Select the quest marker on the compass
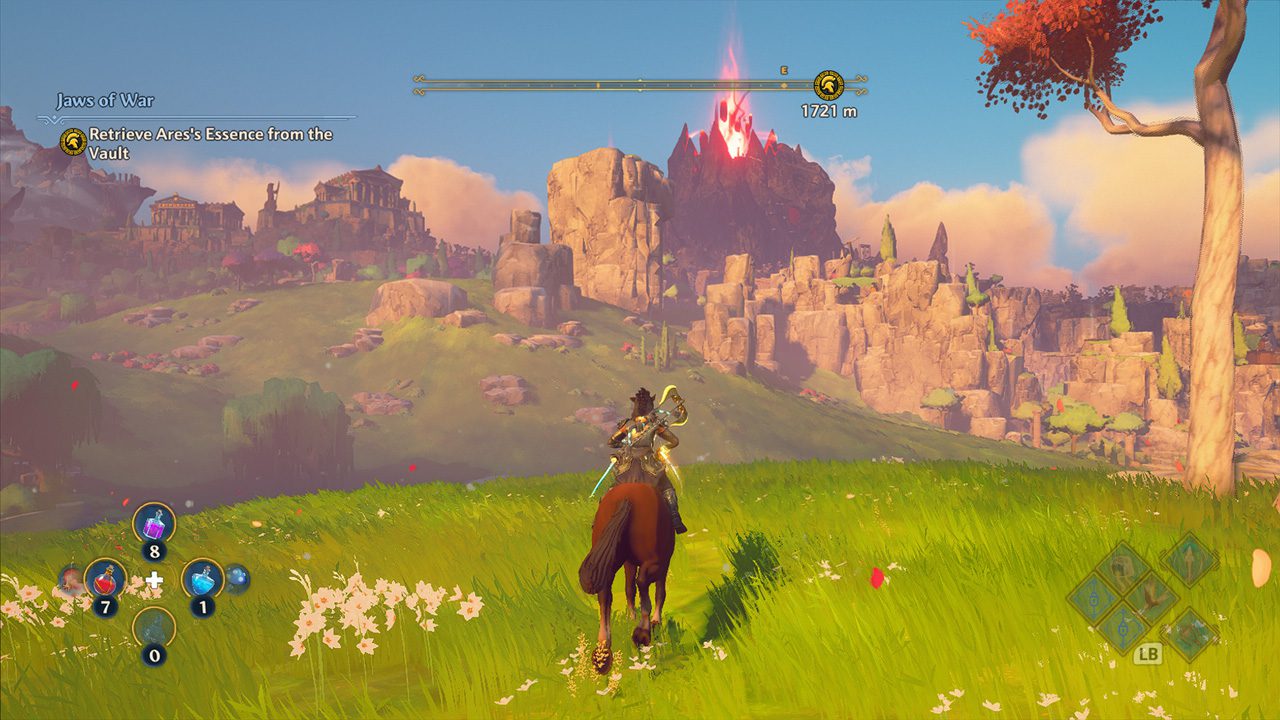Screen dimensions: 1280x720 coord(828,85)
